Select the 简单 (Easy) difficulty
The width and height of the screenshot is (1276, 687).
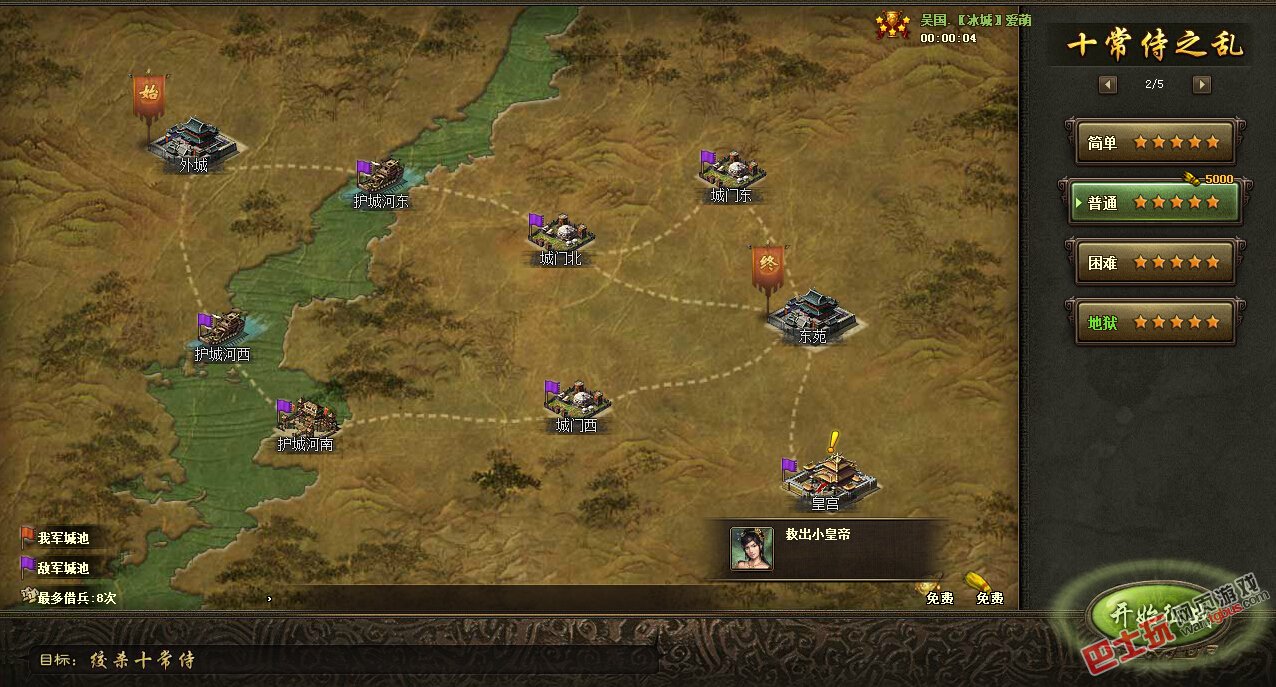(x=1154, y=143)
